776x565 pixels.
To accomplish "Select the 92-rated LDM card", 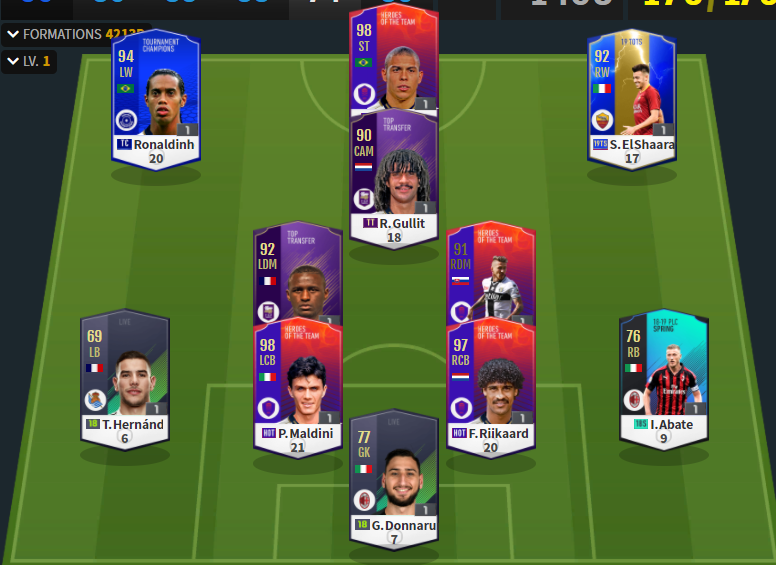I will click(297, 275).
